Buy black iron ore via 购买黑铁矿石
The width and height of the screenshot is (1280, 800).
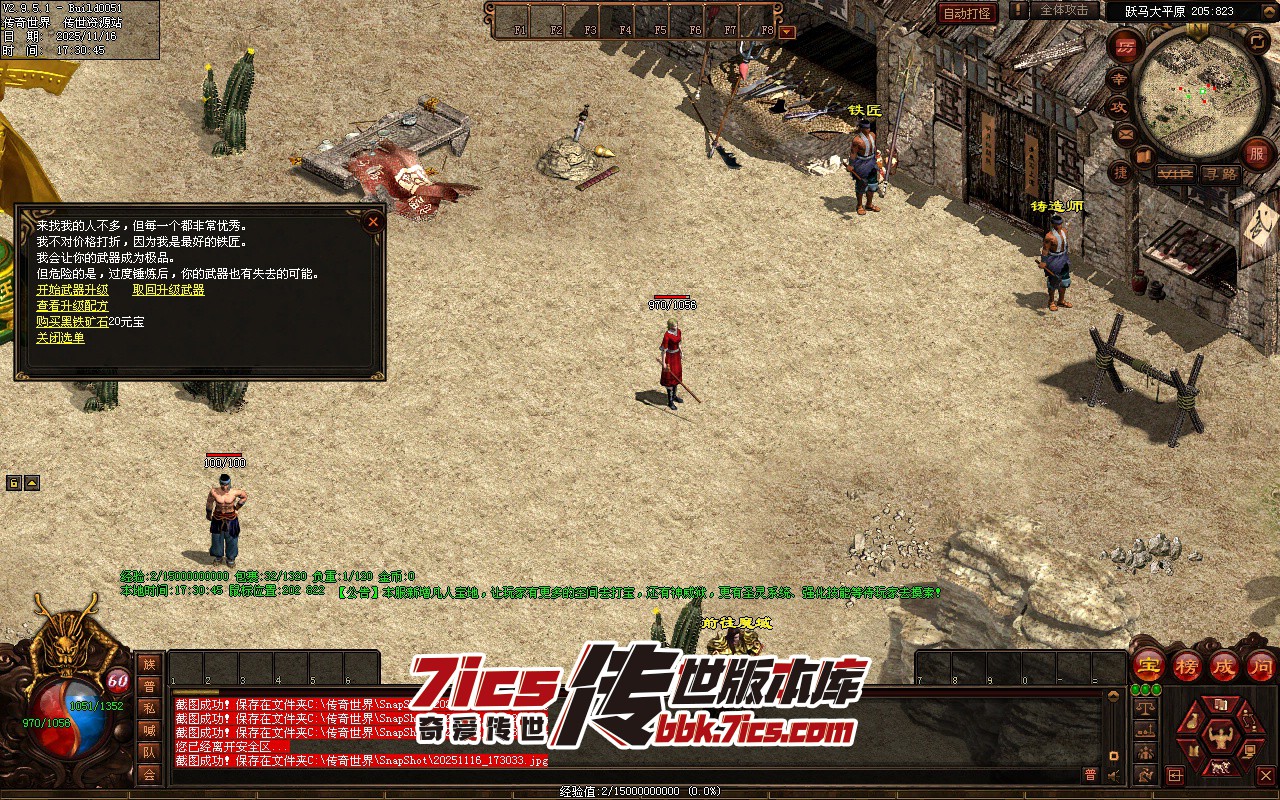point(72,322)
